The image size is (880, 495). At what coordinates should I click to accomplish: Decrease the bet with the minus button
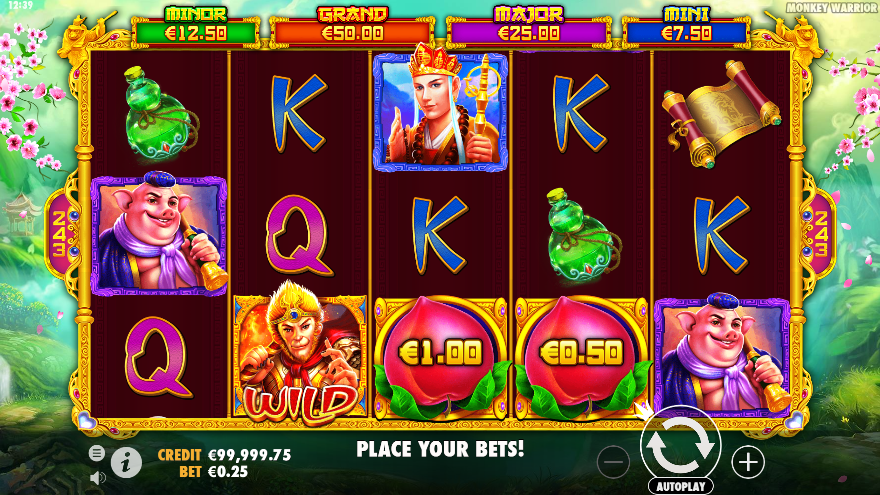tap(614, 461)
